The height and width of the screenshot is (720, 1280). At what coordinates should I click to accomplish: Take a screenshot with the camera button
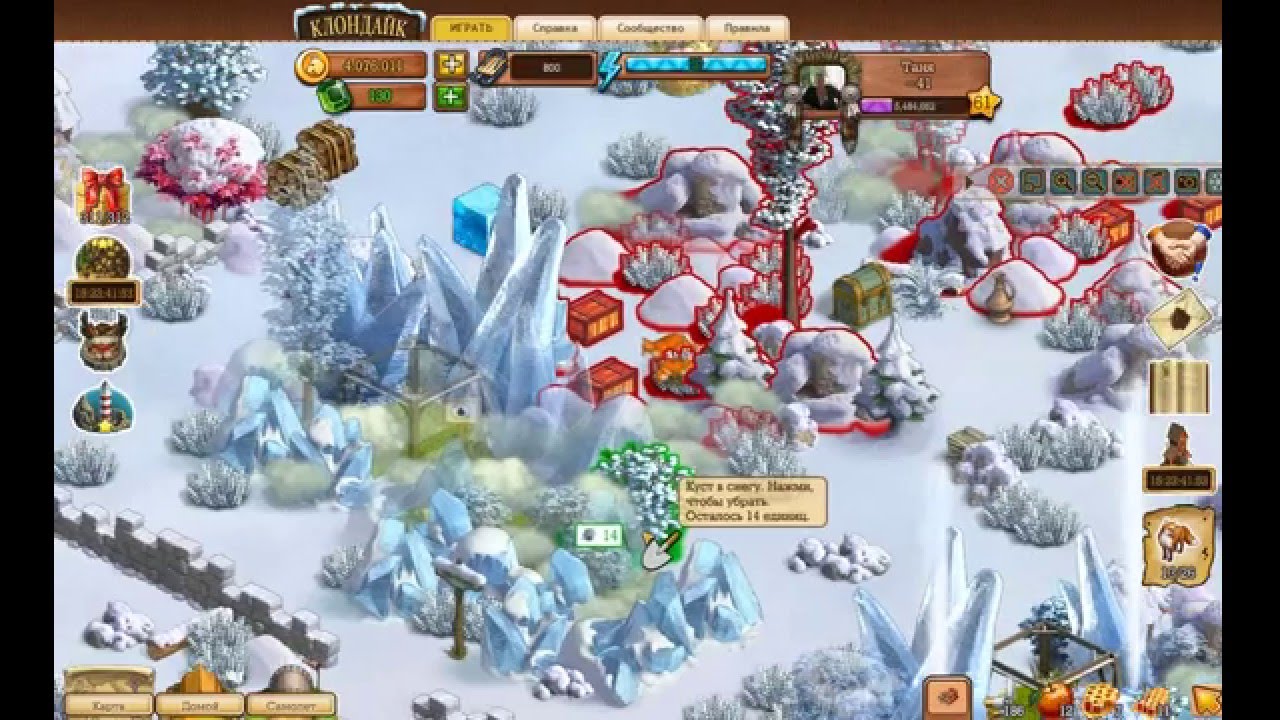(x=1187, y=181)
